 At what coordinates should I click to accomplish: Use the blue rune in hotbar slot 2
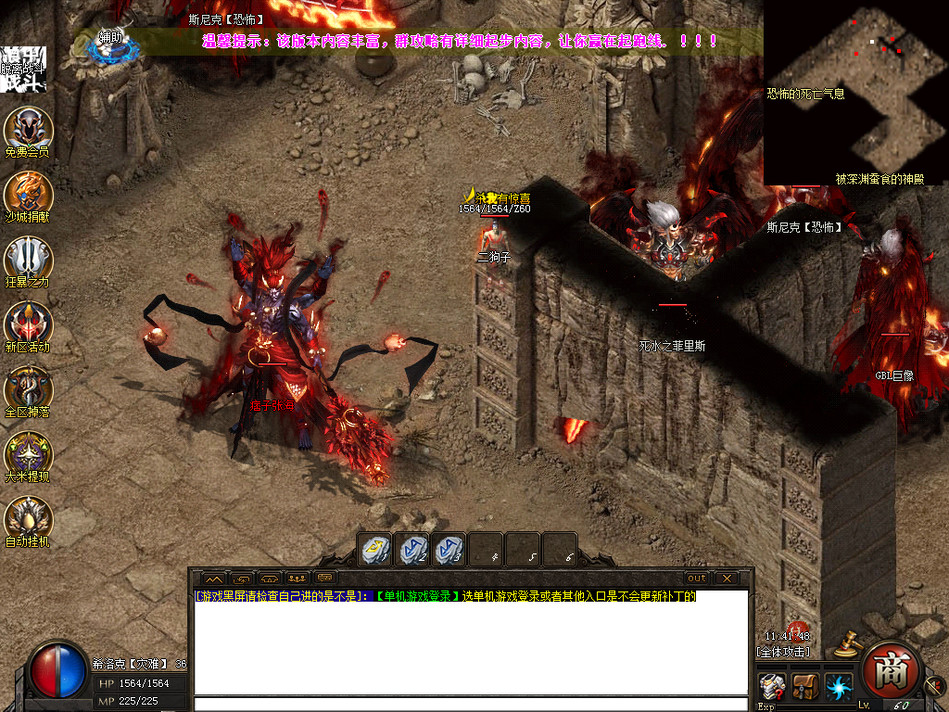[x=412, y=549]
